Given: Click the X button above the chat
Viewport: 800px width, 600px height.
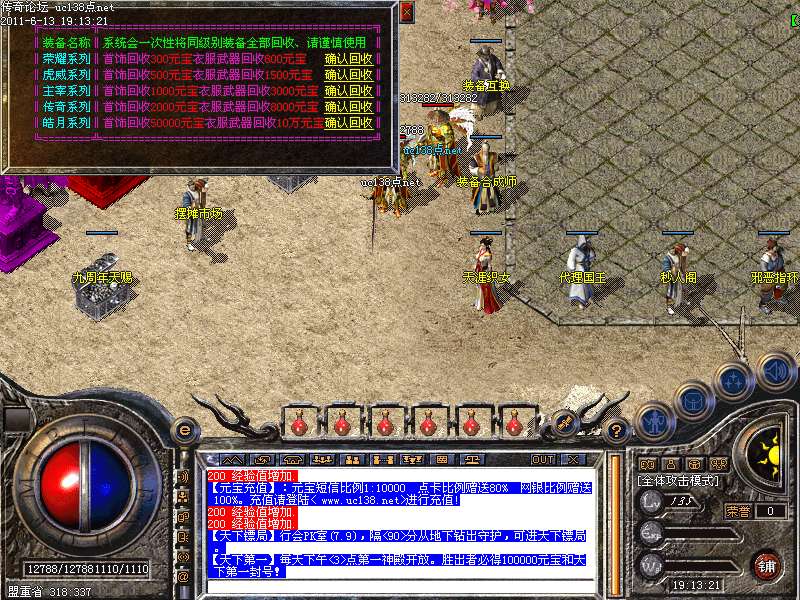Looking at the screenshot, I should click(573, 460).
